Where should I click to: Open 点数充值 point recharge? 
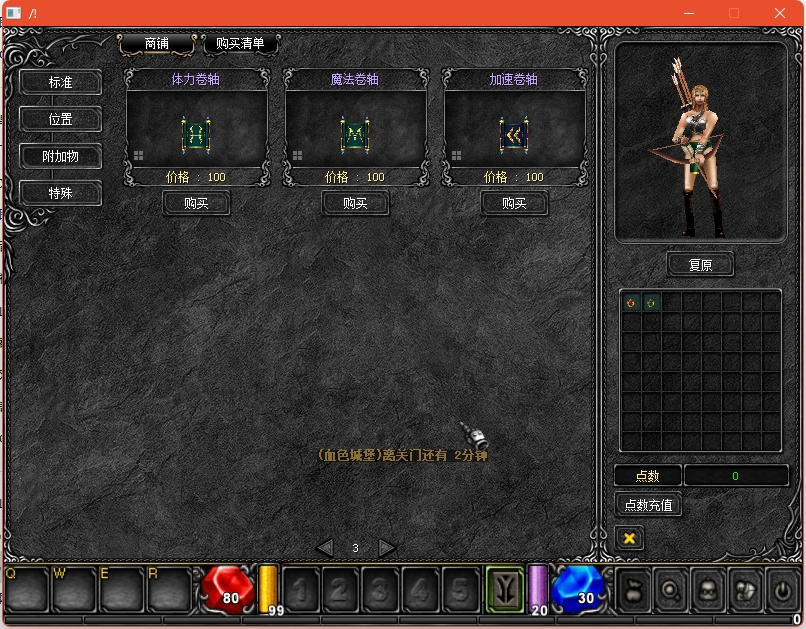[x=648, y=505]
